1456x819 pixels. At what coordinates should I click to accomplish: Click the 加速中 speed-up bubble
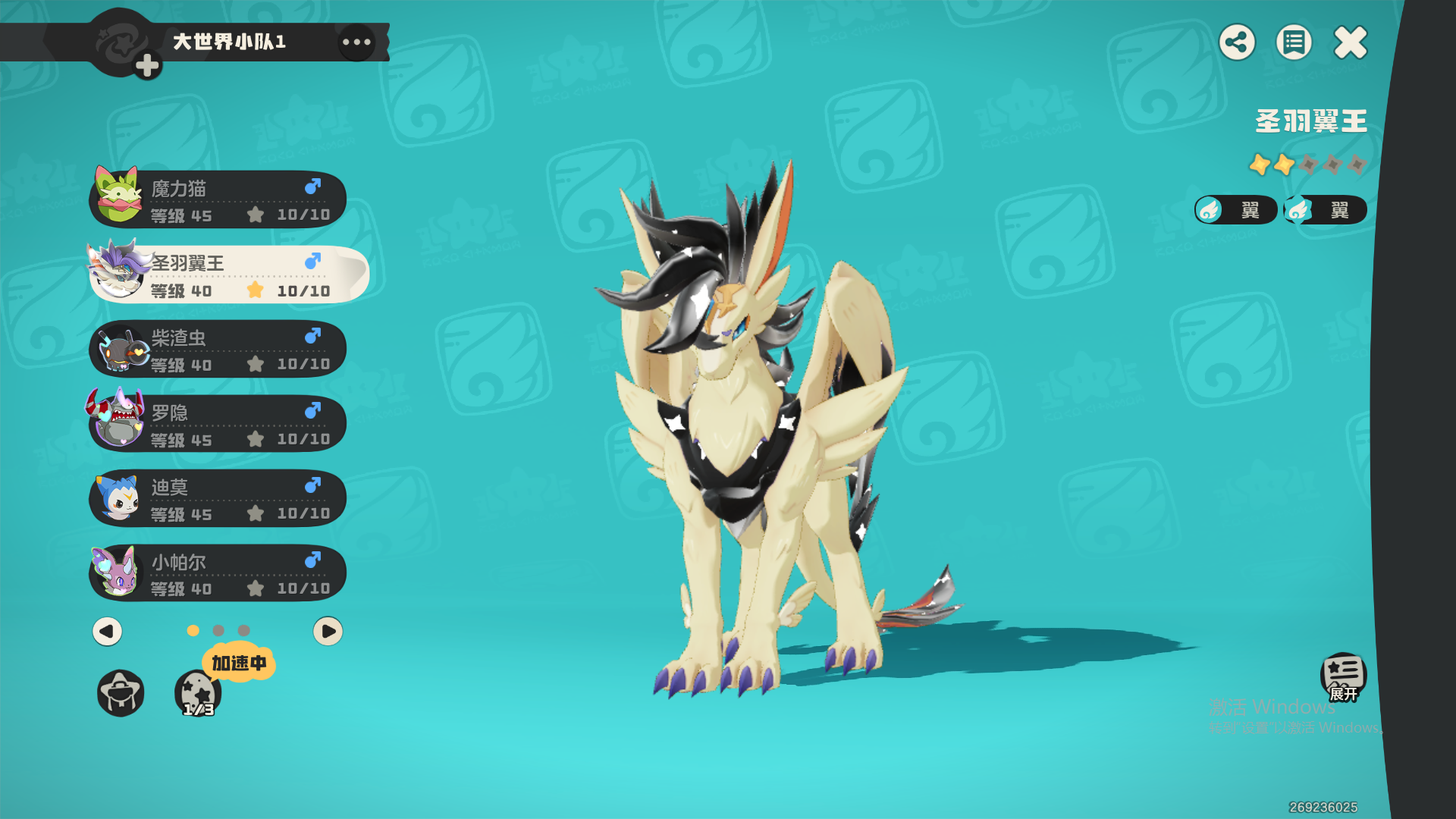(x=239, y=663)
